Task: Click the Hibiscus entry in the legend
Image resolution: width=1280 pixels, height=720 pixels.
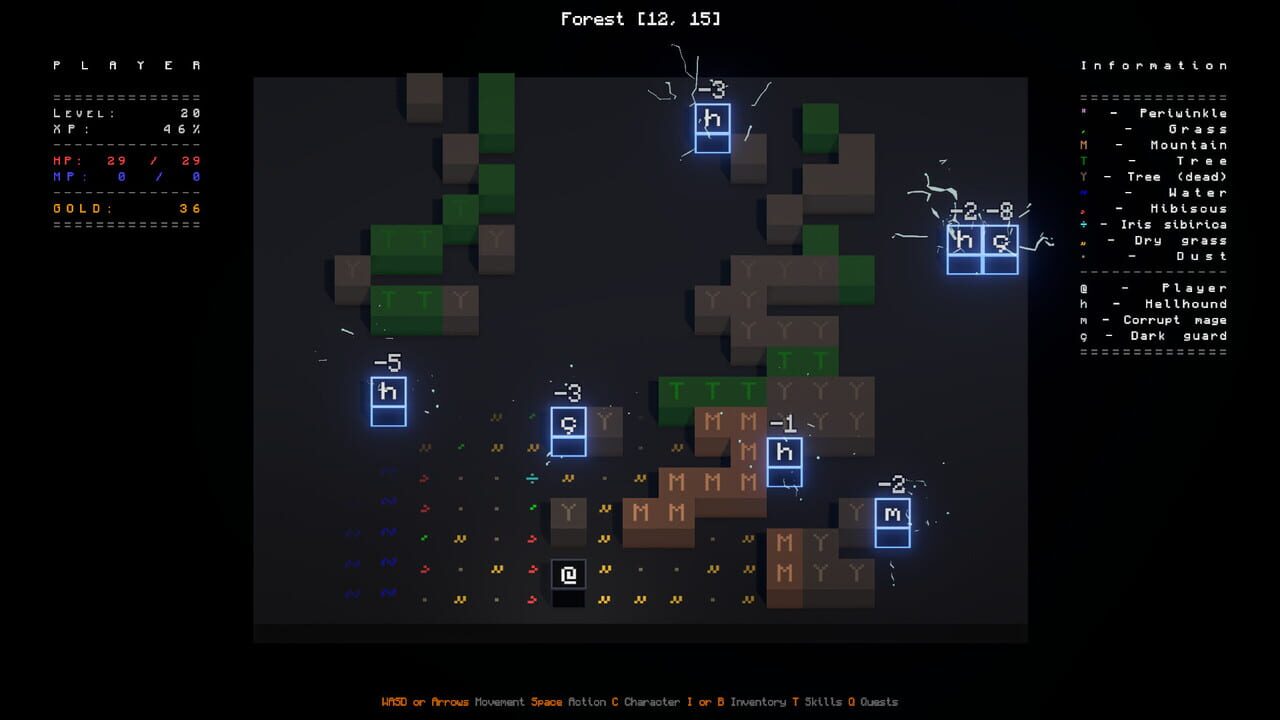Action: pyautogui.click(x=1157, y=208)
